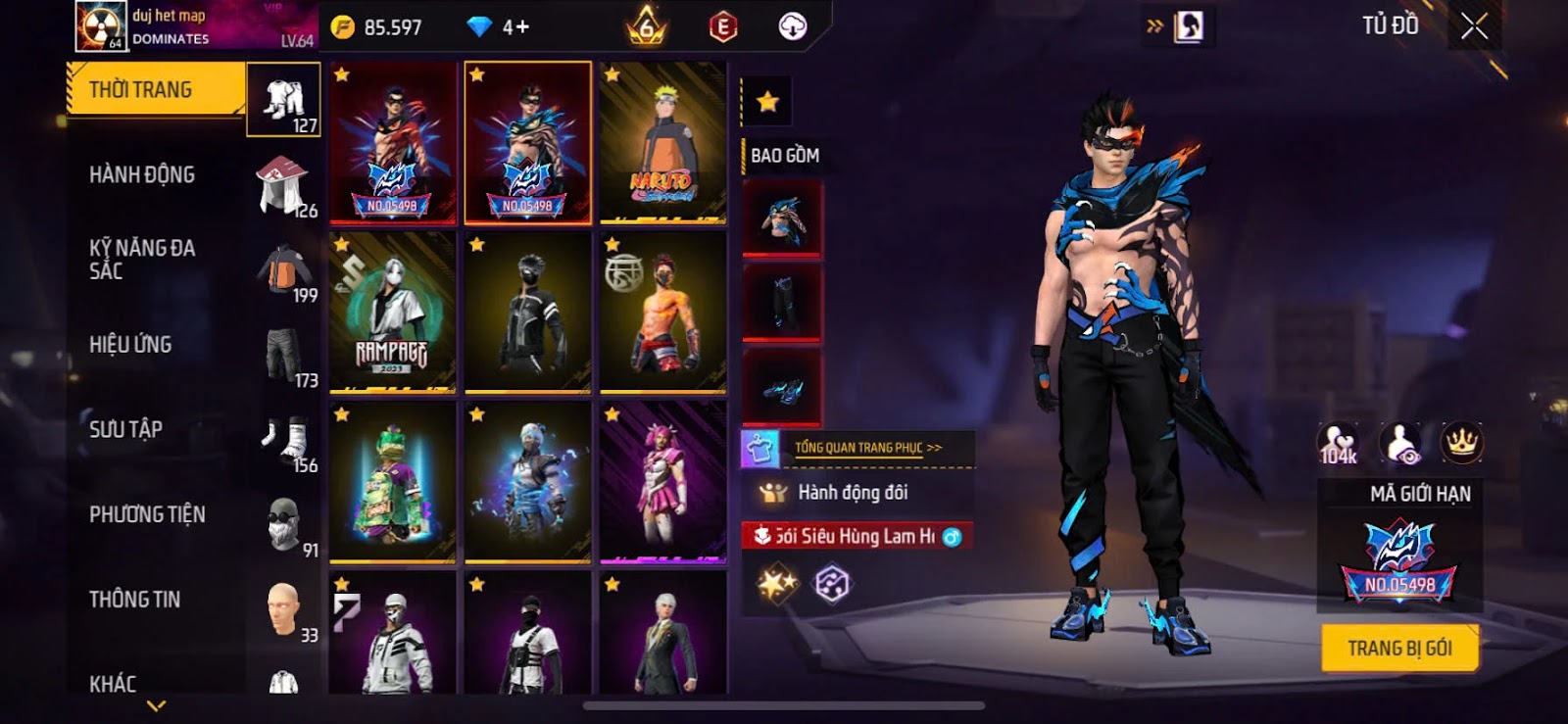Open the HIỆU ỨNG category
The height and width of the screenshot is (724, 1568).
click(x=130, y=345)
